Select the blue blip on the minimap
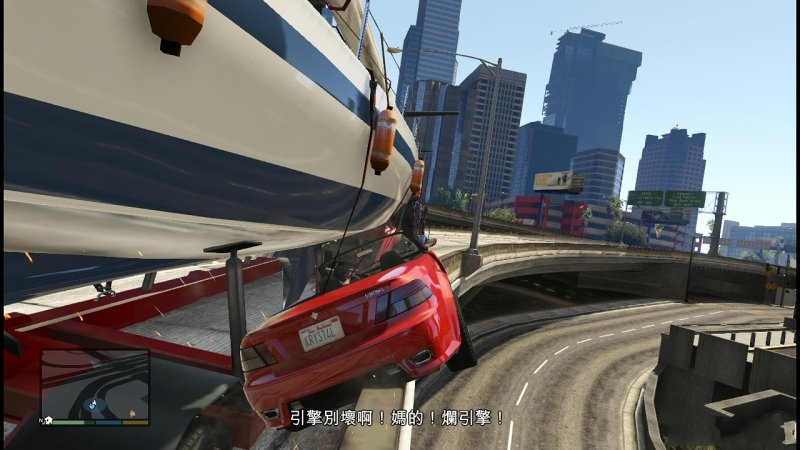This screenshot has width=800, height=450. coord(91,406)
